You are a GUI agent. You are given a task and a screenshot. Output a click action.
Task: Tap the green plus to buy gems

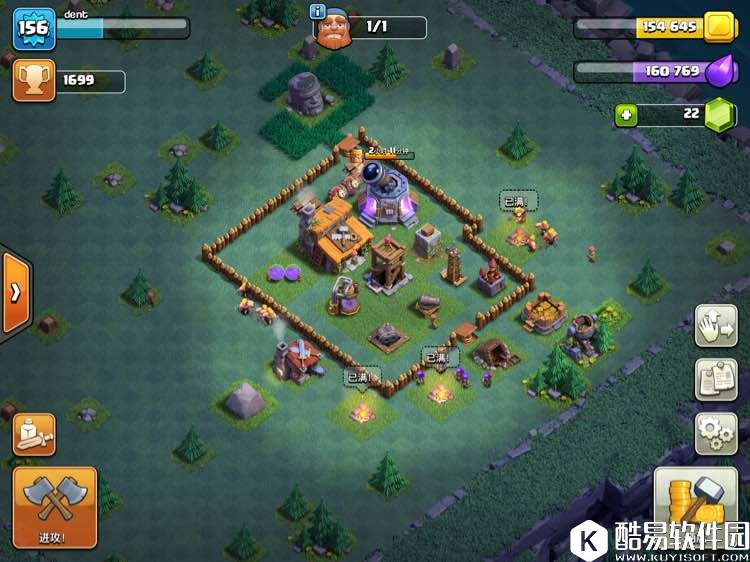pos(627,115)
